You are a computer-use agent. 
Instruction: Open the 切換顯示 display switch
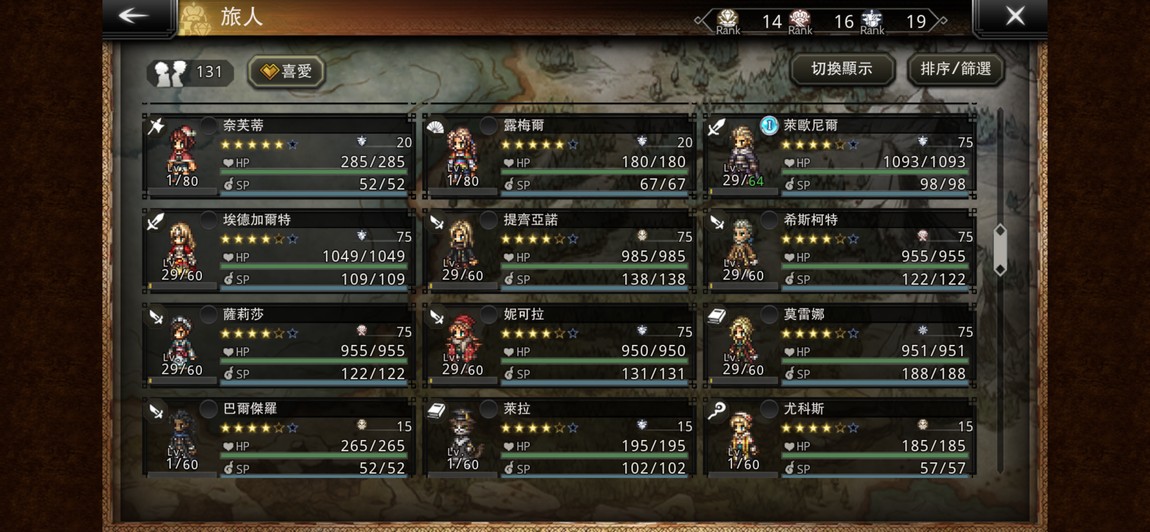tap(841, 69)
